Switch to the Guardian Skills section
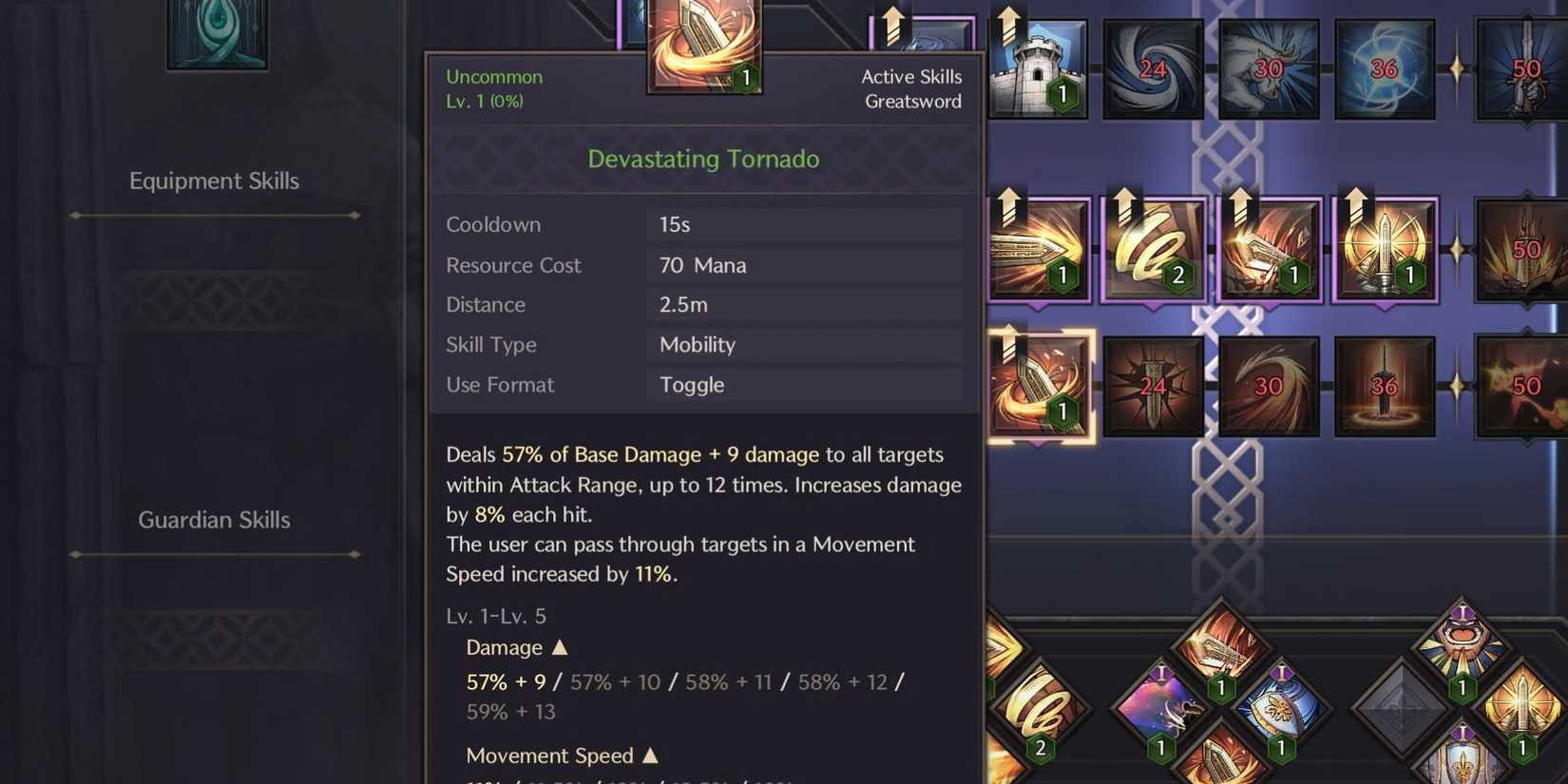Image resolution: width=1568 pixels, height=784 pixels. [x=214, y=520]
